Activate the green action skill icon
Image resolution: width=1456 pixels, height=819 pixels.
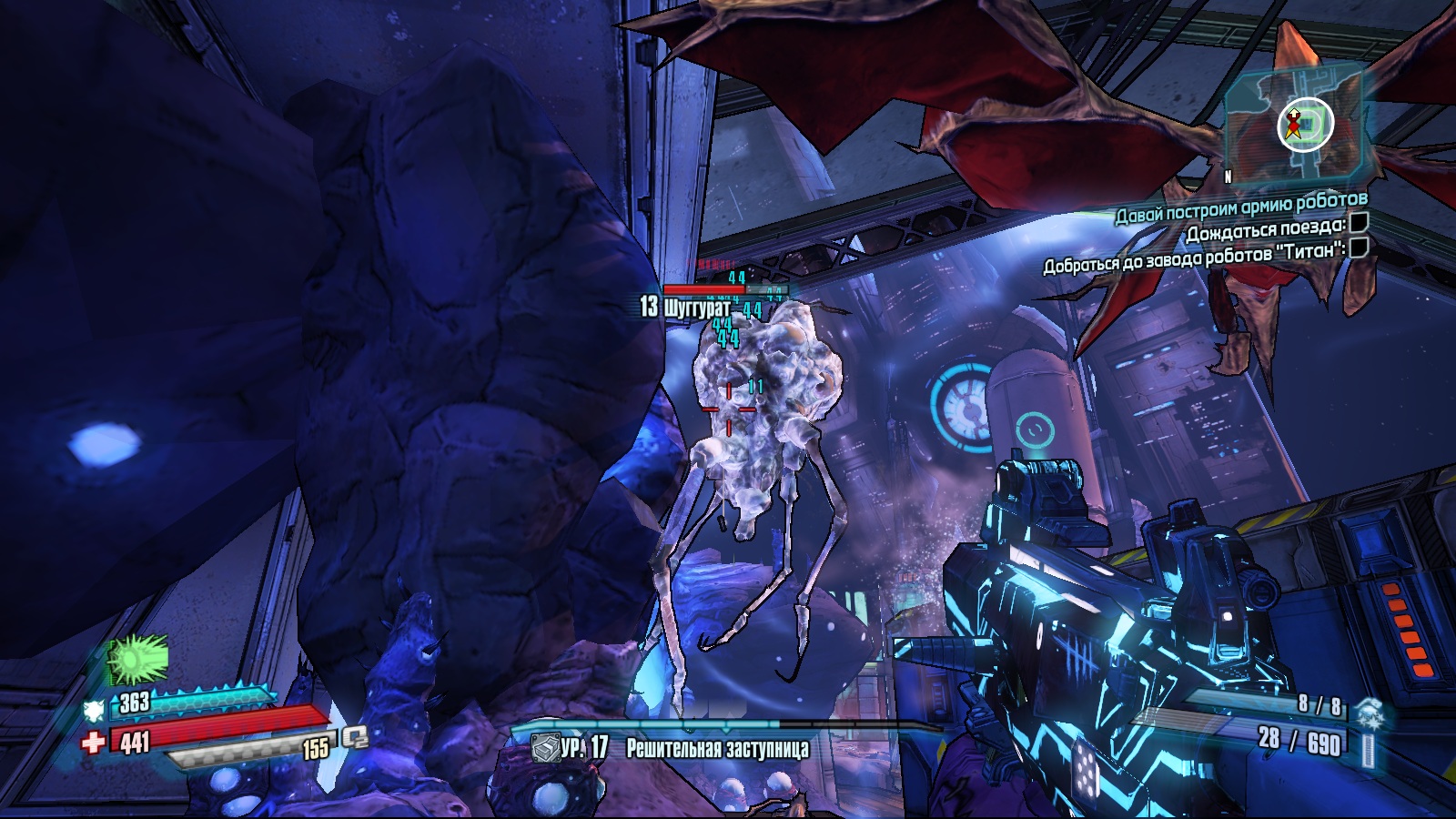point(138,660)
